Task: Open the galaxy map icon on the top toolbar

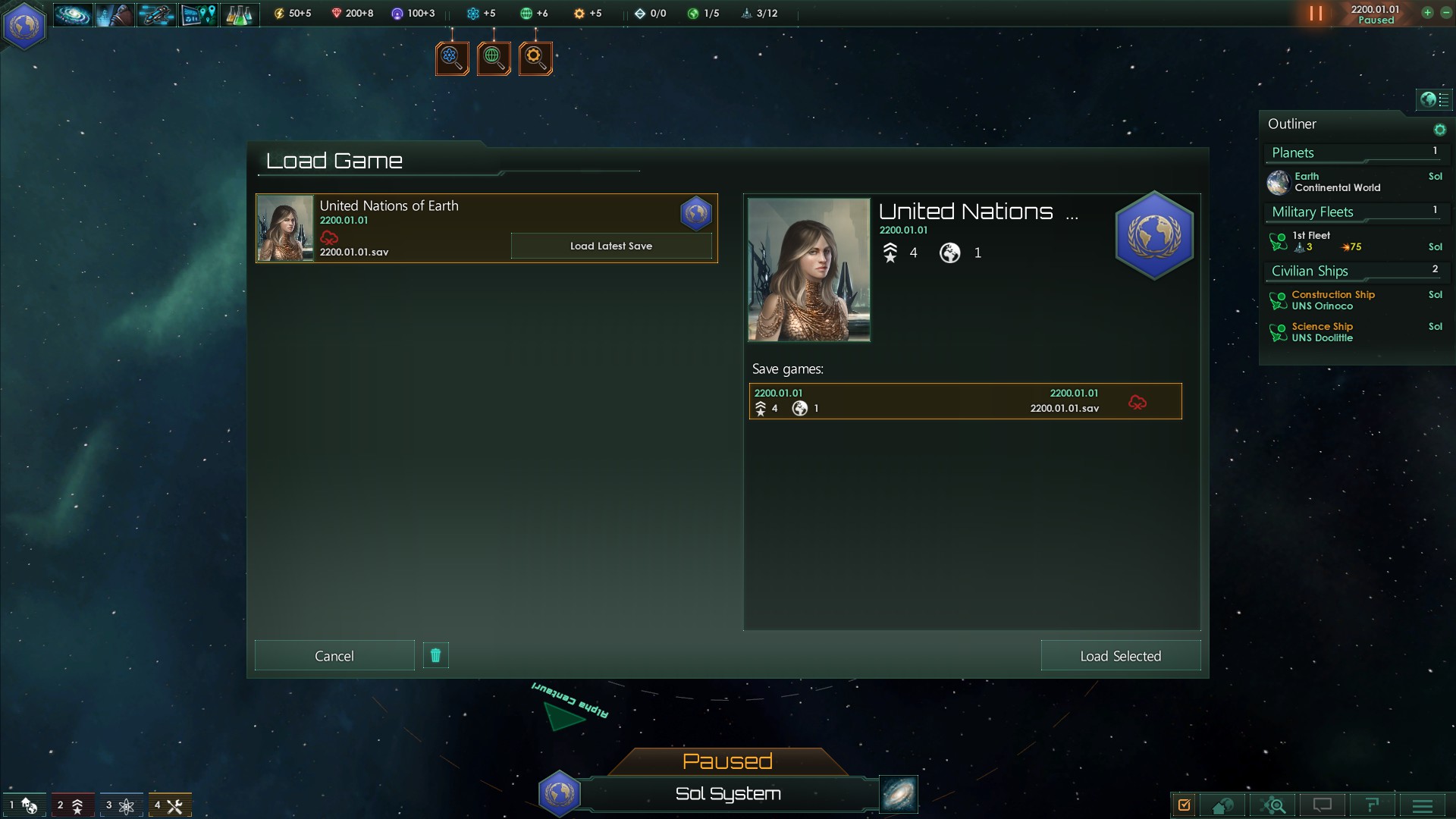Action: coord(72,13)
